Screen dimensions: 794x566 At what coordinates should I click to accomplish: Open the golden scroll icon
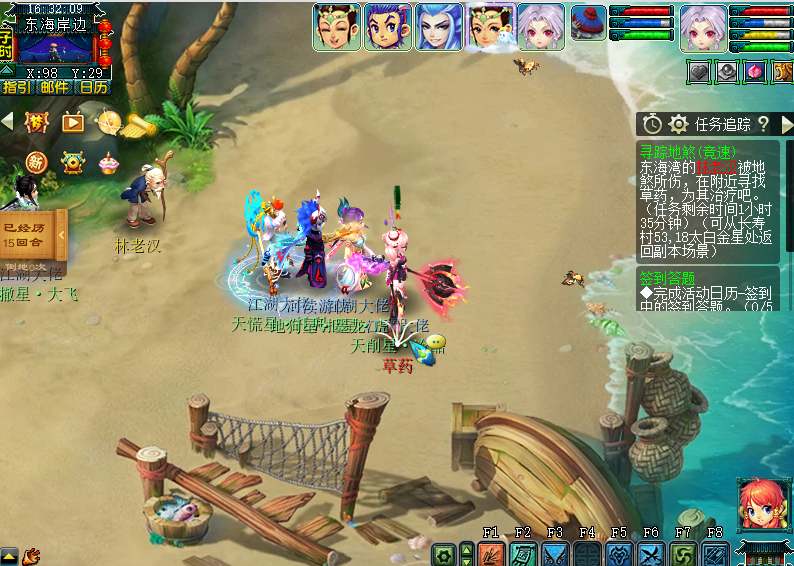tap(139, 124)
